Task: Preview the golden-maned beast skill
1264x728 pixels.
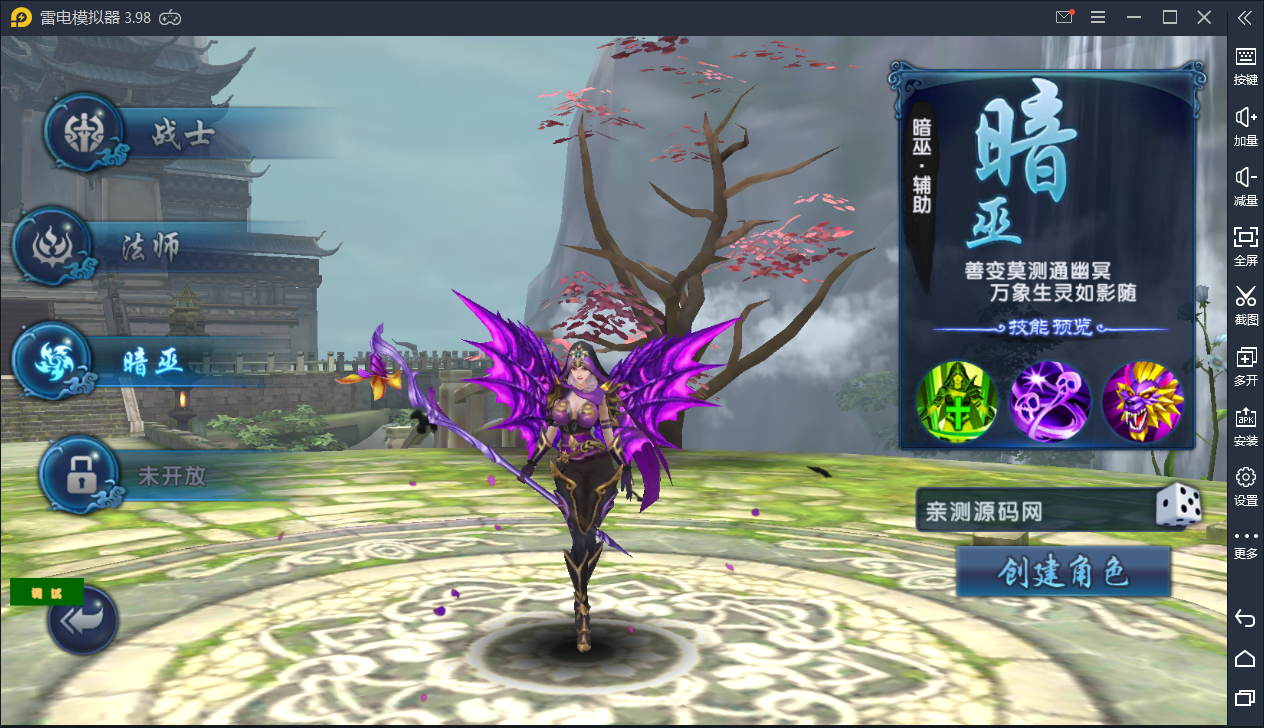Action: pyautogui.click(x=1142, y=401)
